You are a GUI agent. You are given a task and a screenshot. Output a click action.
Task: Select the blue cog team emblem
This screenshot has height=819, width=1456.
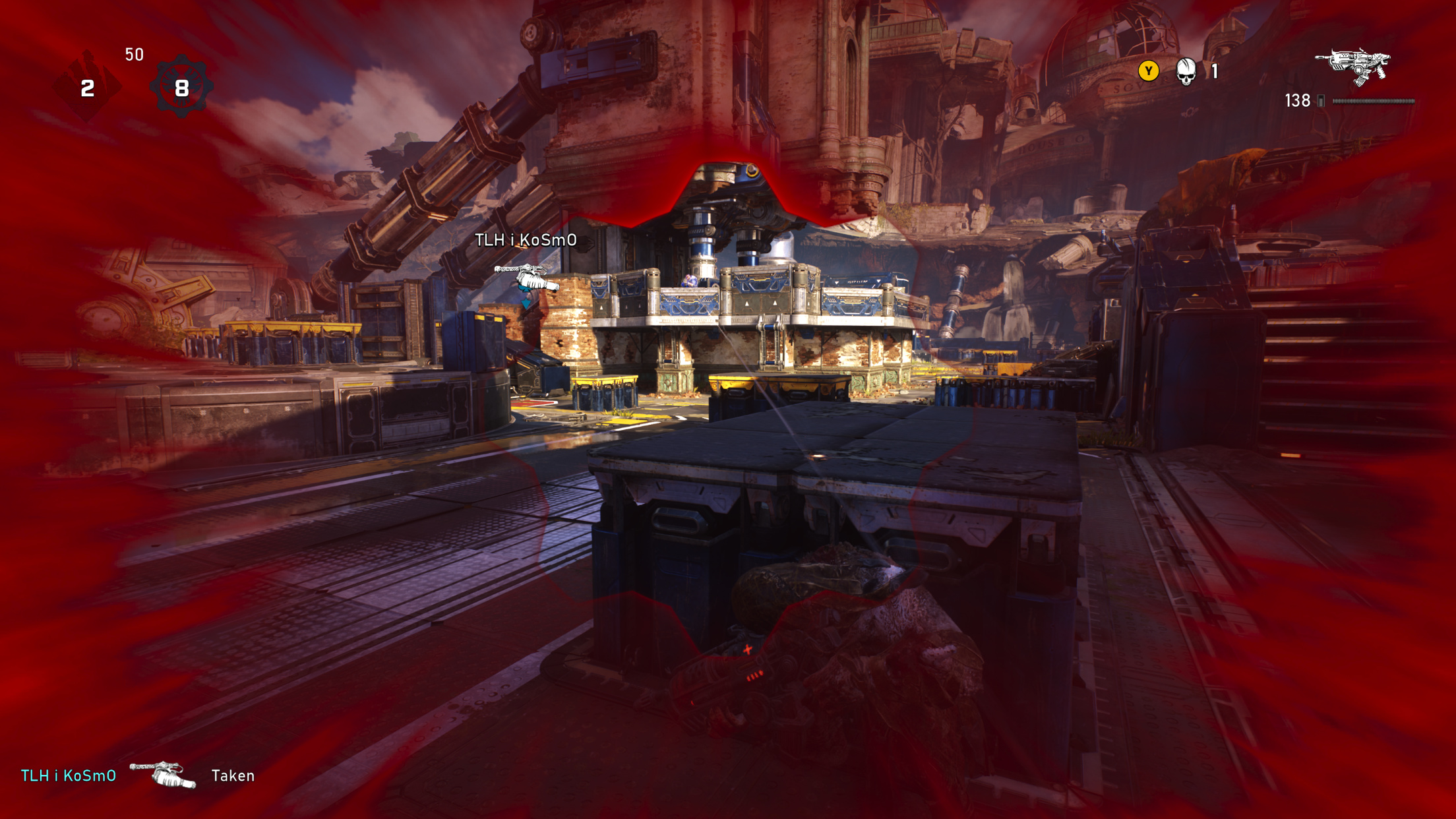tap(181, 87)
